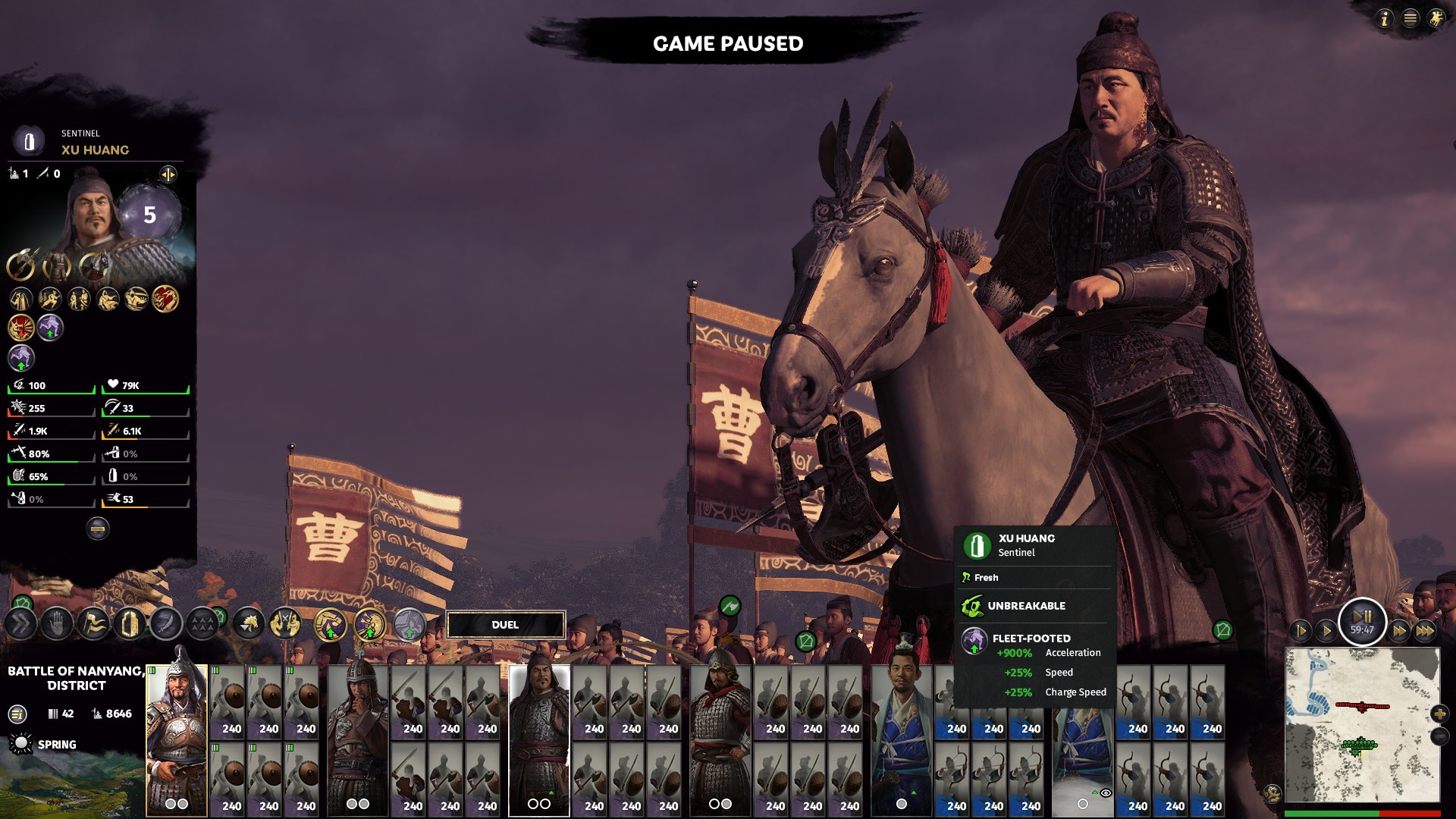This screenshot has height=819, width=1456.
Task: Set battle speed to normal play
Action: [x=1326, y=630]
